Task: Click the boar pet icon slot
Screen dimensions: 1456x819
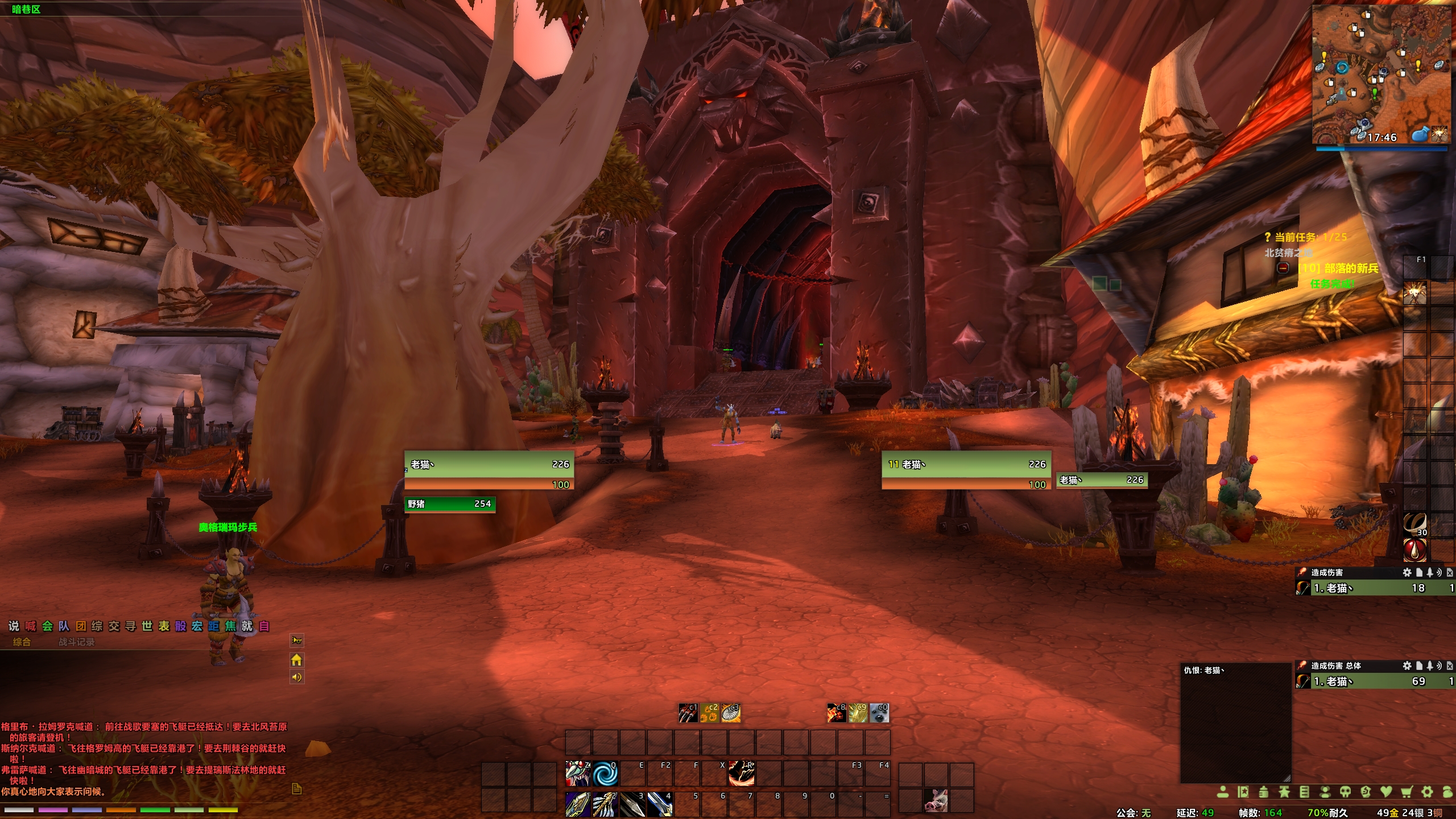Action: point(936,800)
